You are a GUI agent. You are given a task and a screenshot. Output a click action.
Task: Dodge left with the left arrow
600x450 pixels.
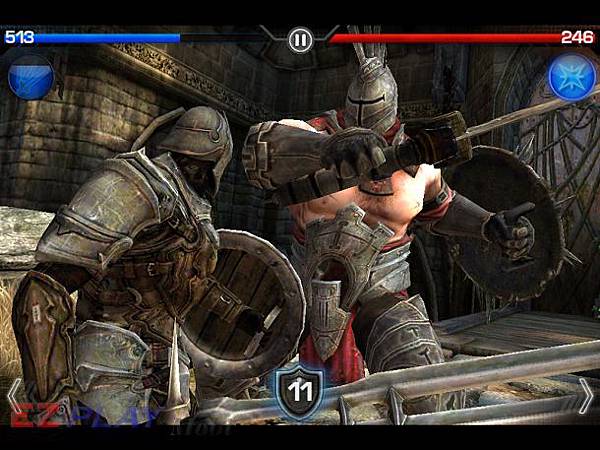pyautogui.click(x=14, y=396)
